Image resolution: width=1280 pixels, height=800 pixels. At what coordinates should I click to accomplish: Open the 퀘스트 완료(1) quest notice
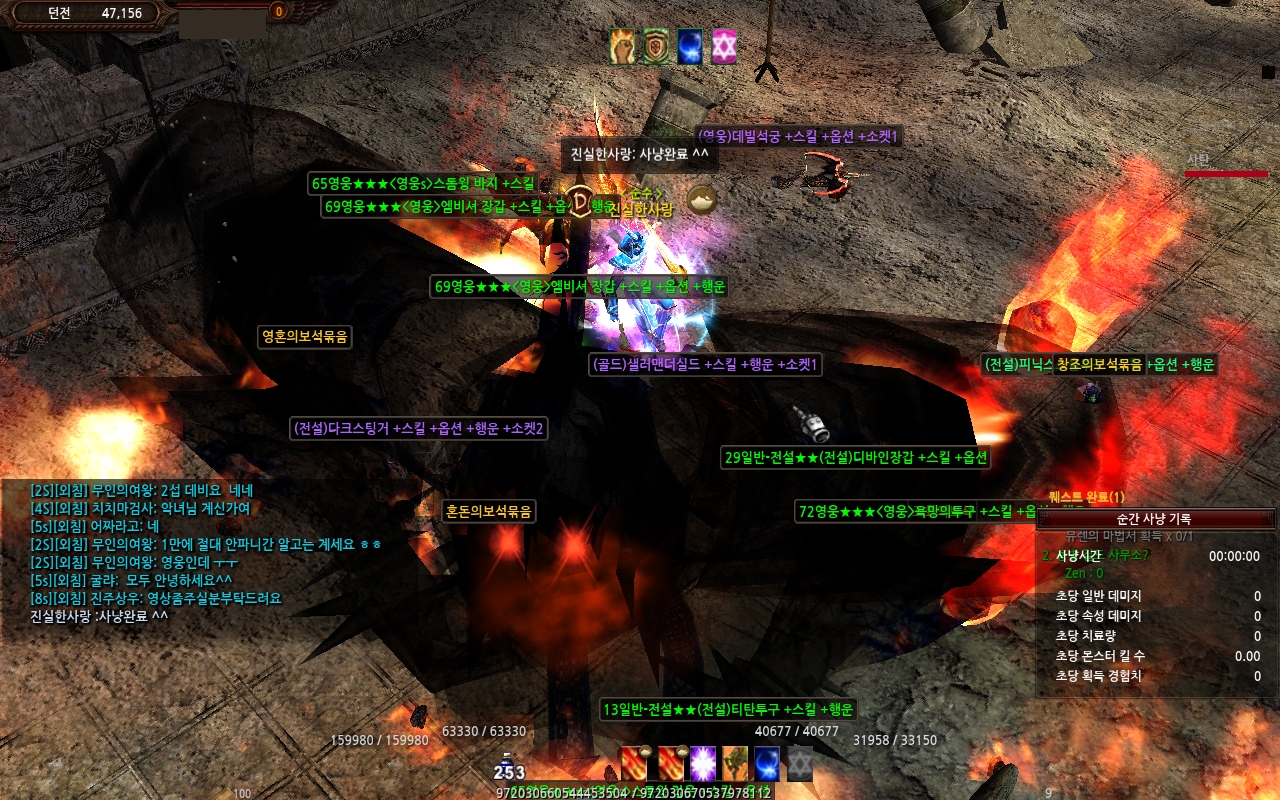point(1087,497)
